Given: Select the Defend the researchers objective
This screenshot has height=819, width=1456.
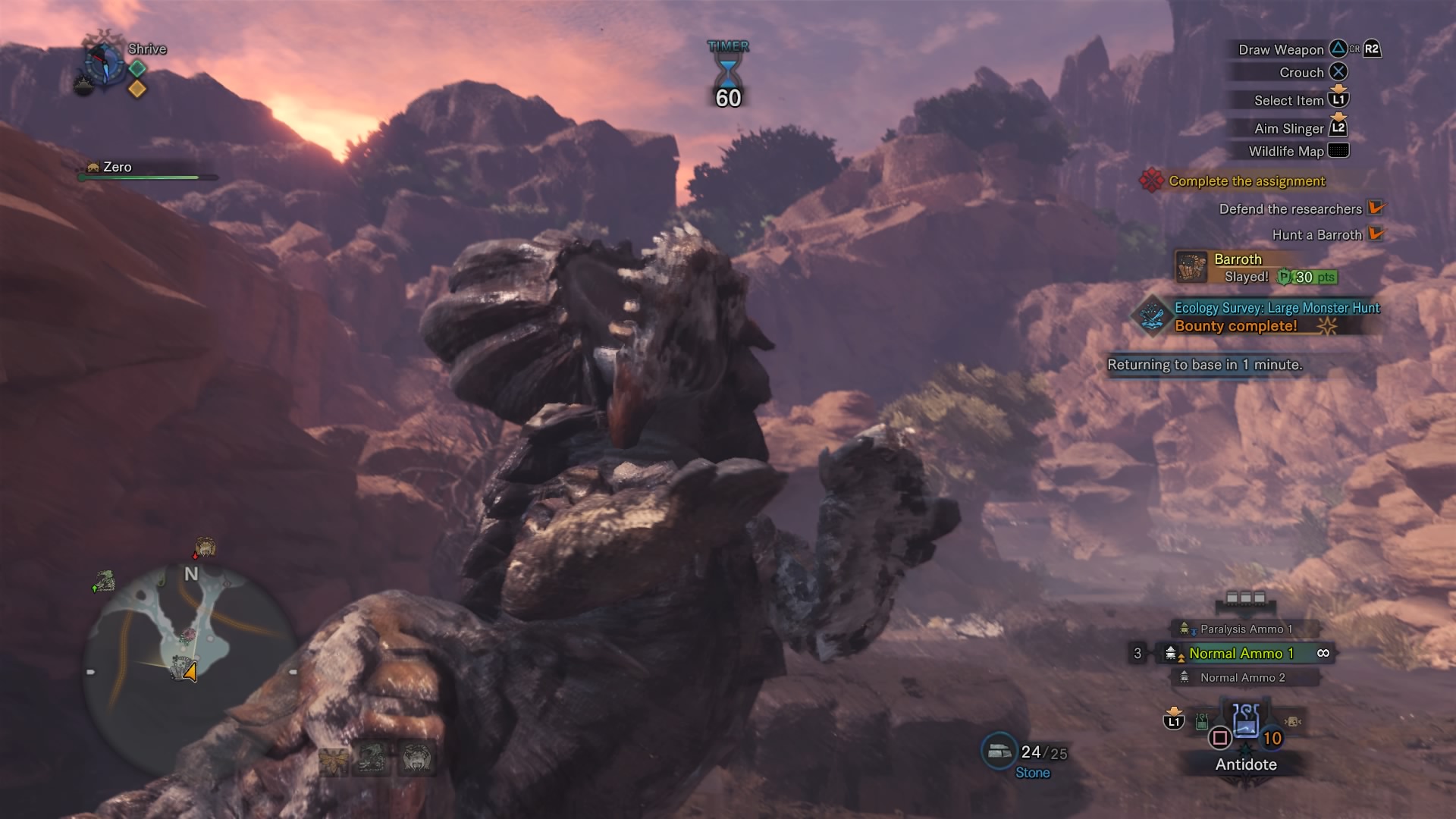Looking at the screenshot, I should 1290,209.
